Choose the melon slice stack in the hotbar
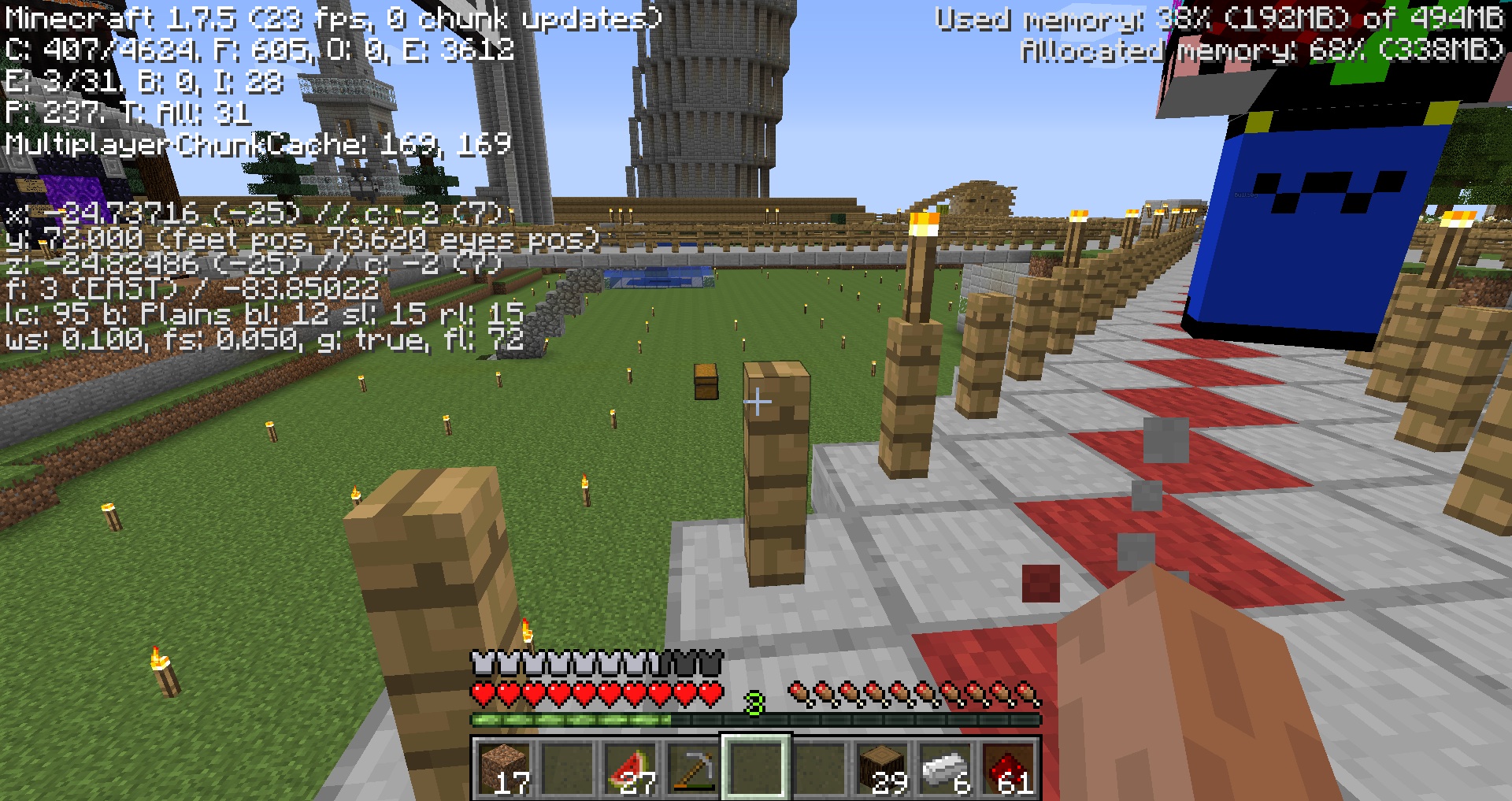Screen dimensions: 1512x801 [630, 768]
